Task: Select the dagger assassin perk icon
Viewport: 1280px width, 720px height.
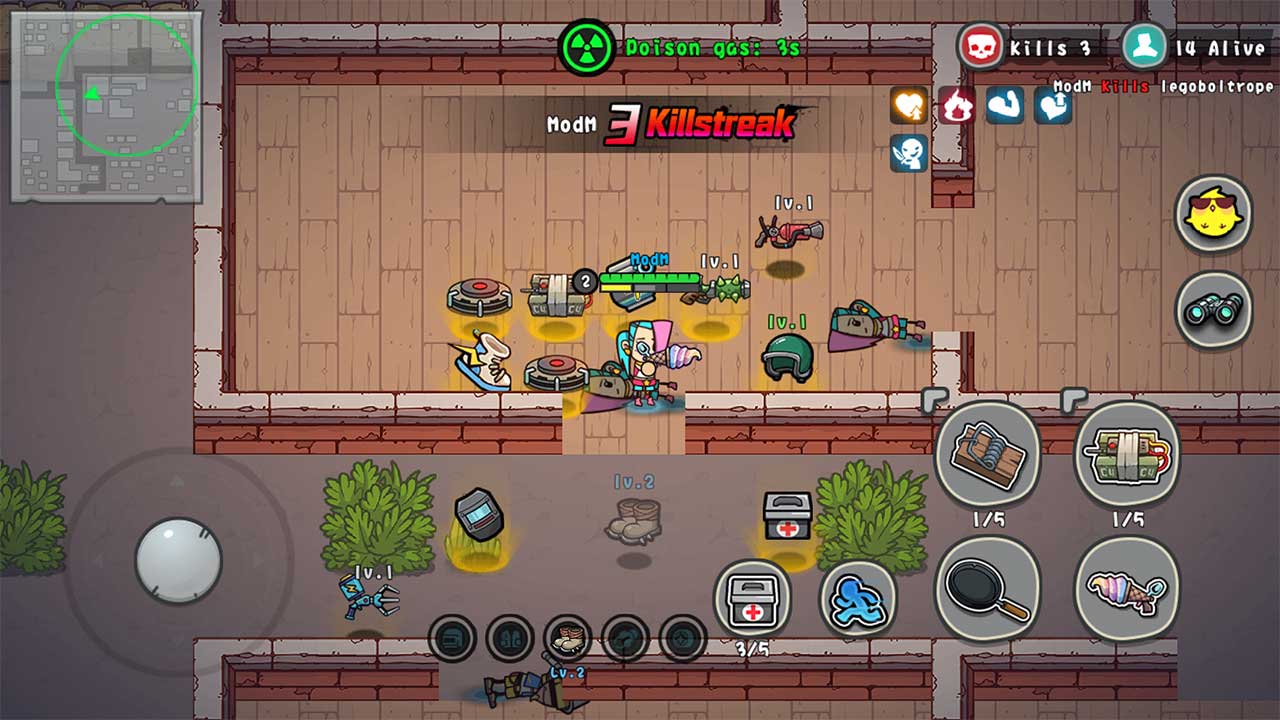Action: pyautogui.click(x=910, y=152)
